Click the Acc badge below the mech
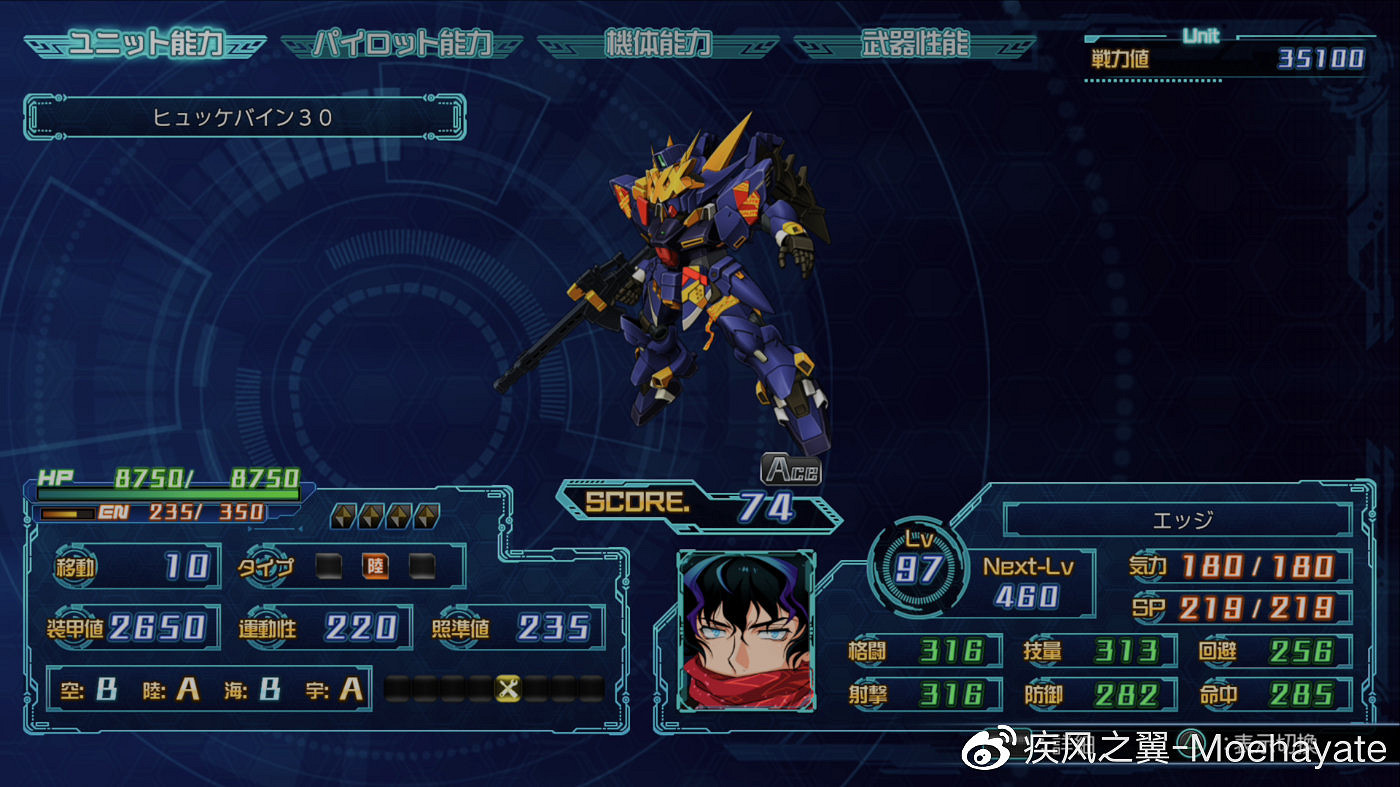The height and width of the screenshot is (787, 1400). (x=791, y=469)
